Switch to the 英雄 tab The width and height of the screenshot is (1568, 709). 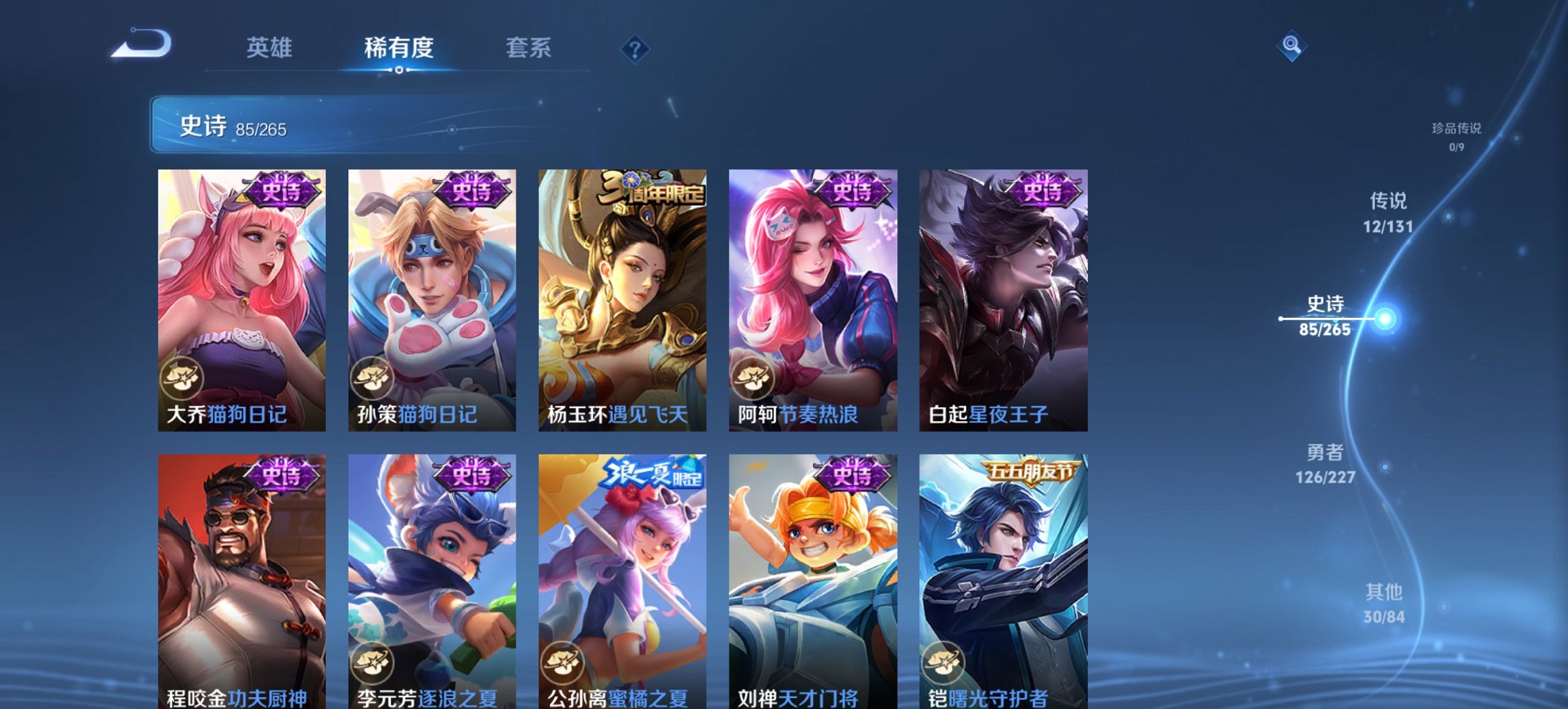(272, 48)
